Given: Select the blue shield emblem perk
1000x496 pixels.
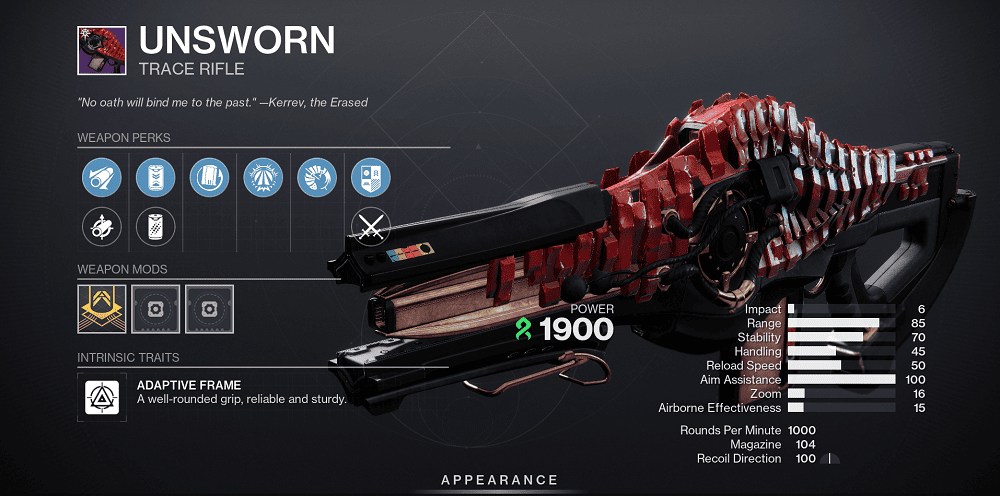Looking at the screenshot, I should (371, 178).
